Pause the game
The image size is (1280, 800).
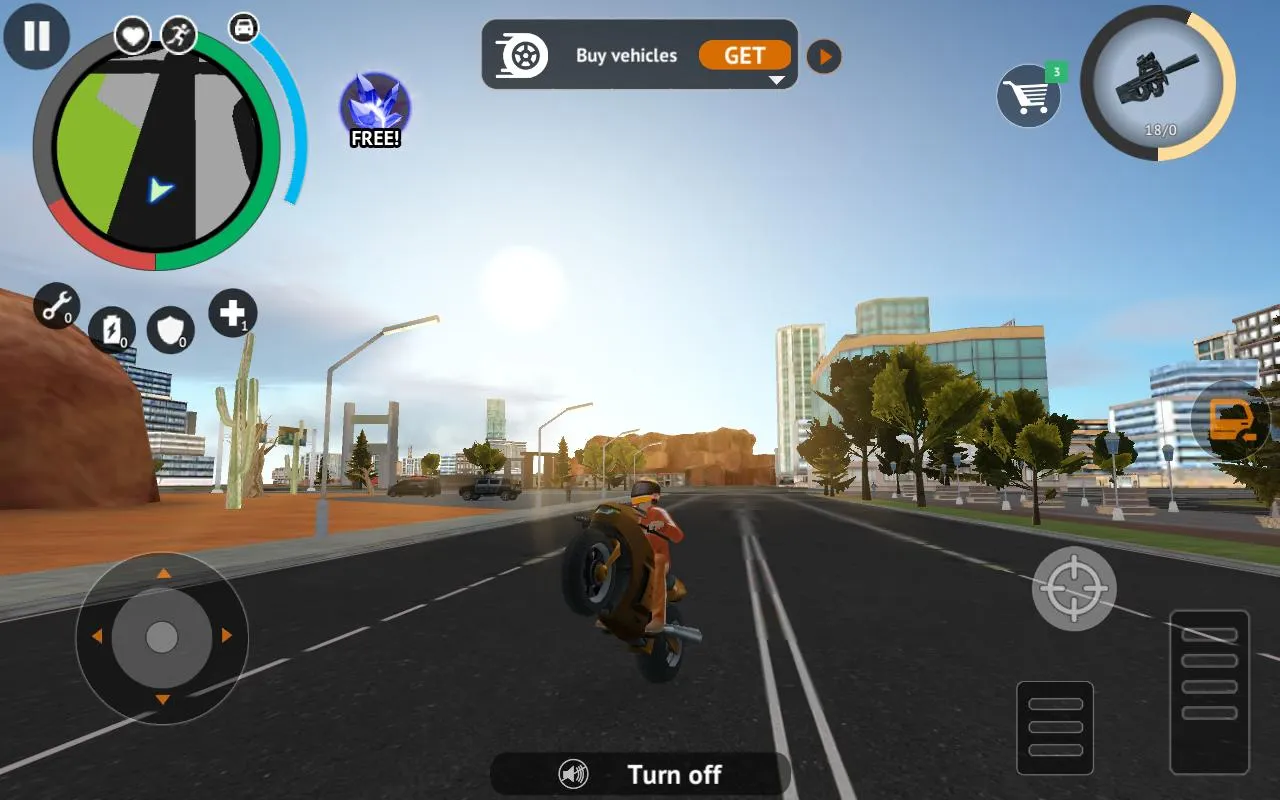tap(36, 36)
